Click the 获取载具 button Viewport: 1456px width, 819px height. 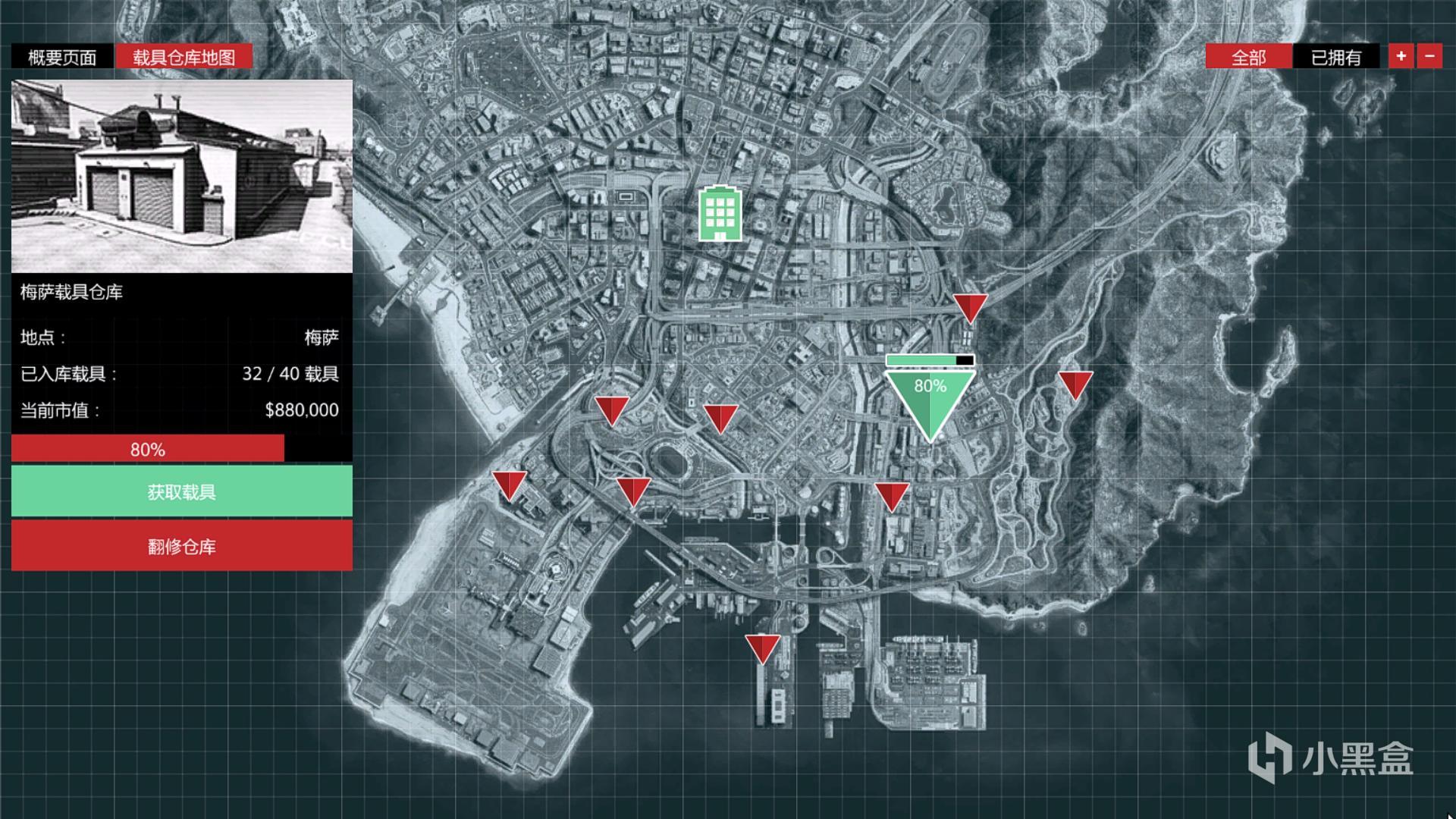coord(182,491)
